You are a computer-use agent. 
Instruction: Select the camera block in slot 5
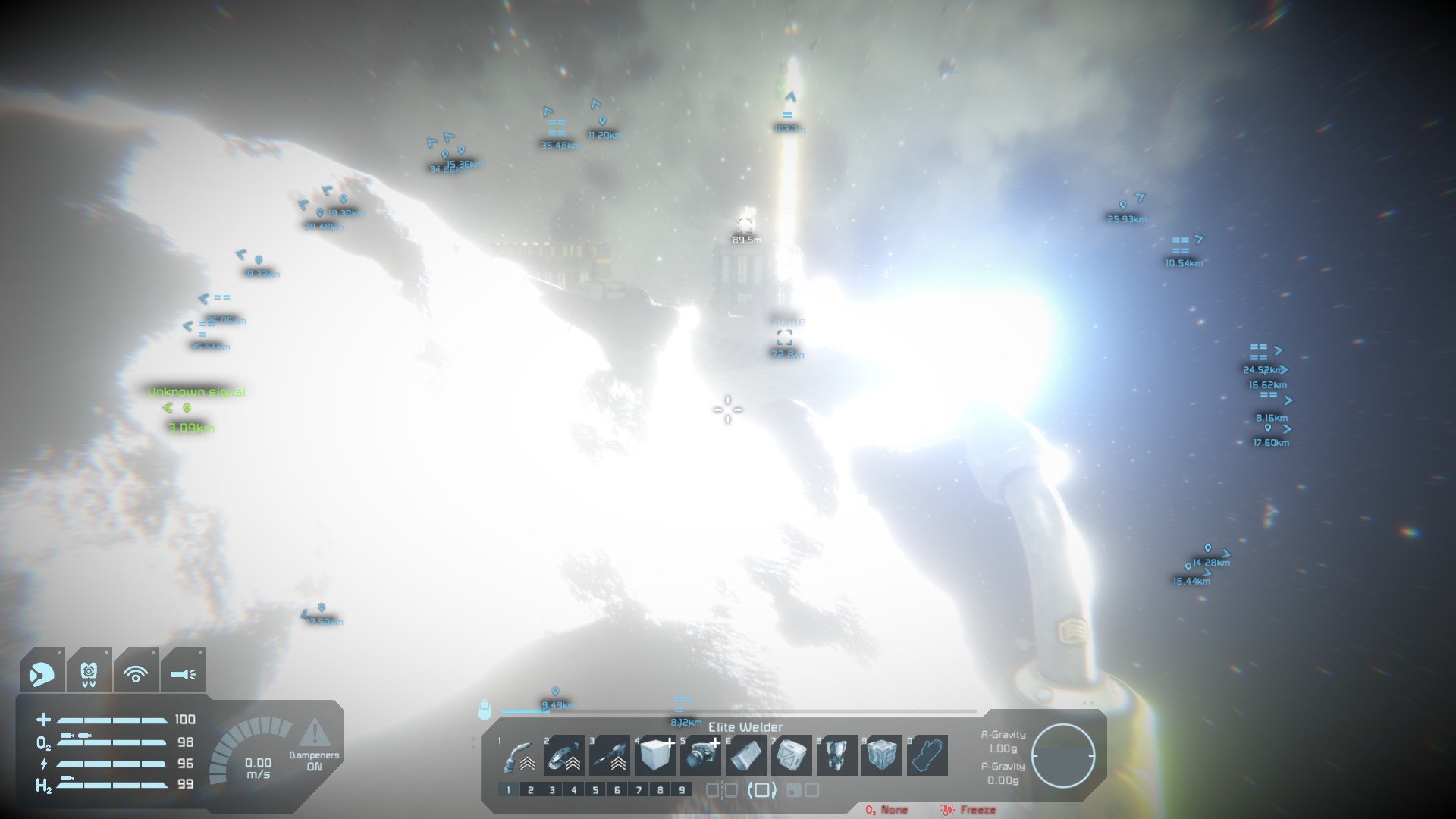(701, 755)
